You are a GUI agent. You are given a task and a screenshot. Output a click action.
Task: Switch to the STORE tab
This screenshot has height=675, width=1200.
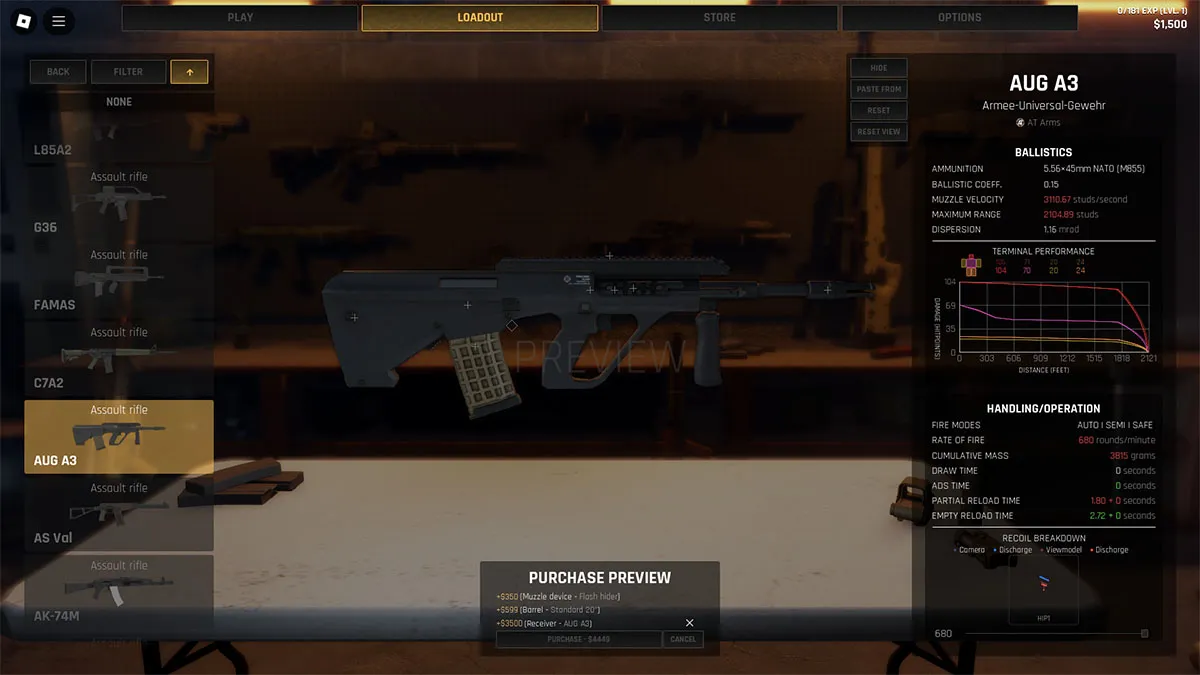[719, 18]
